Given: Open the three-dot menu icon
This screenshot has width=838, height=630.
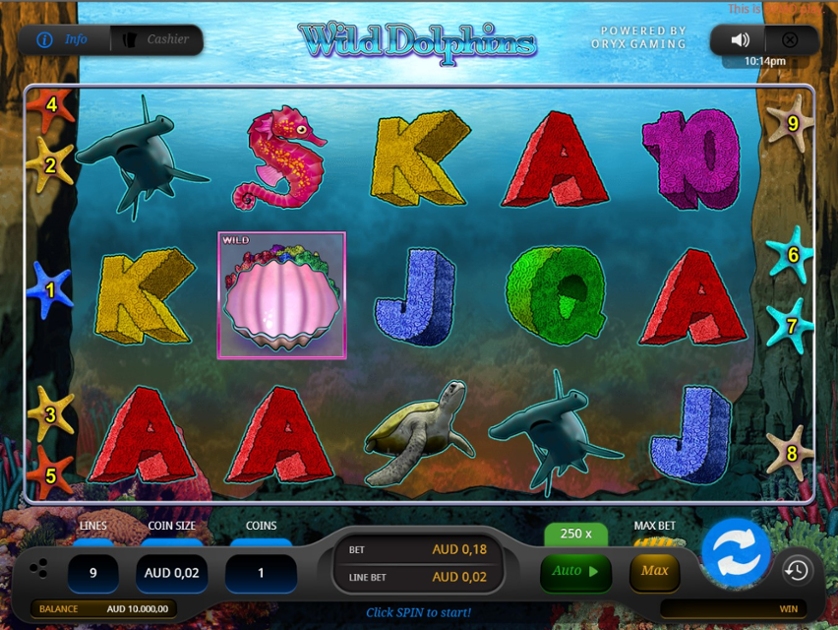Looking at the screenshot, I should pyautogui.click(x=38, y=569).
